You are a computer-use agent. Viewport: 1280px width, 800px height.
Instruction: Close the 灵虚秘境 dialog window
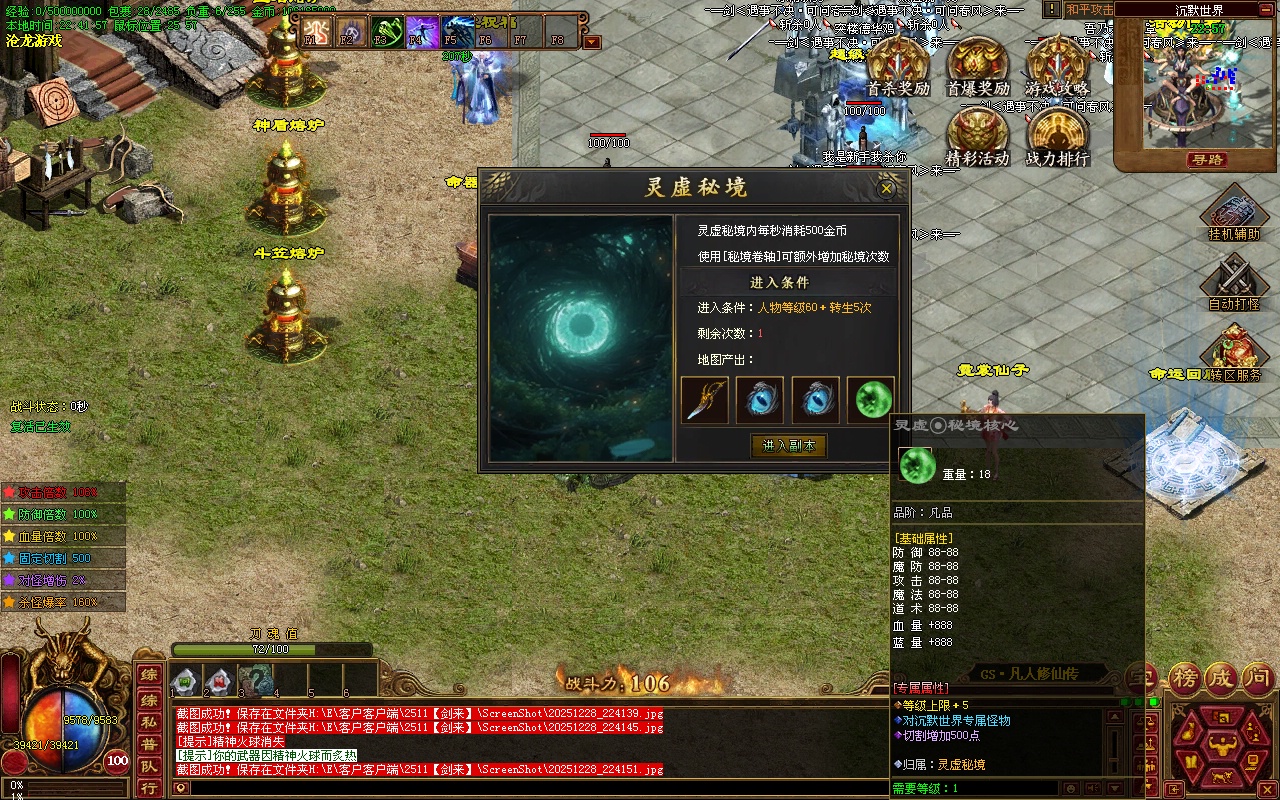(x=886, y=188)
